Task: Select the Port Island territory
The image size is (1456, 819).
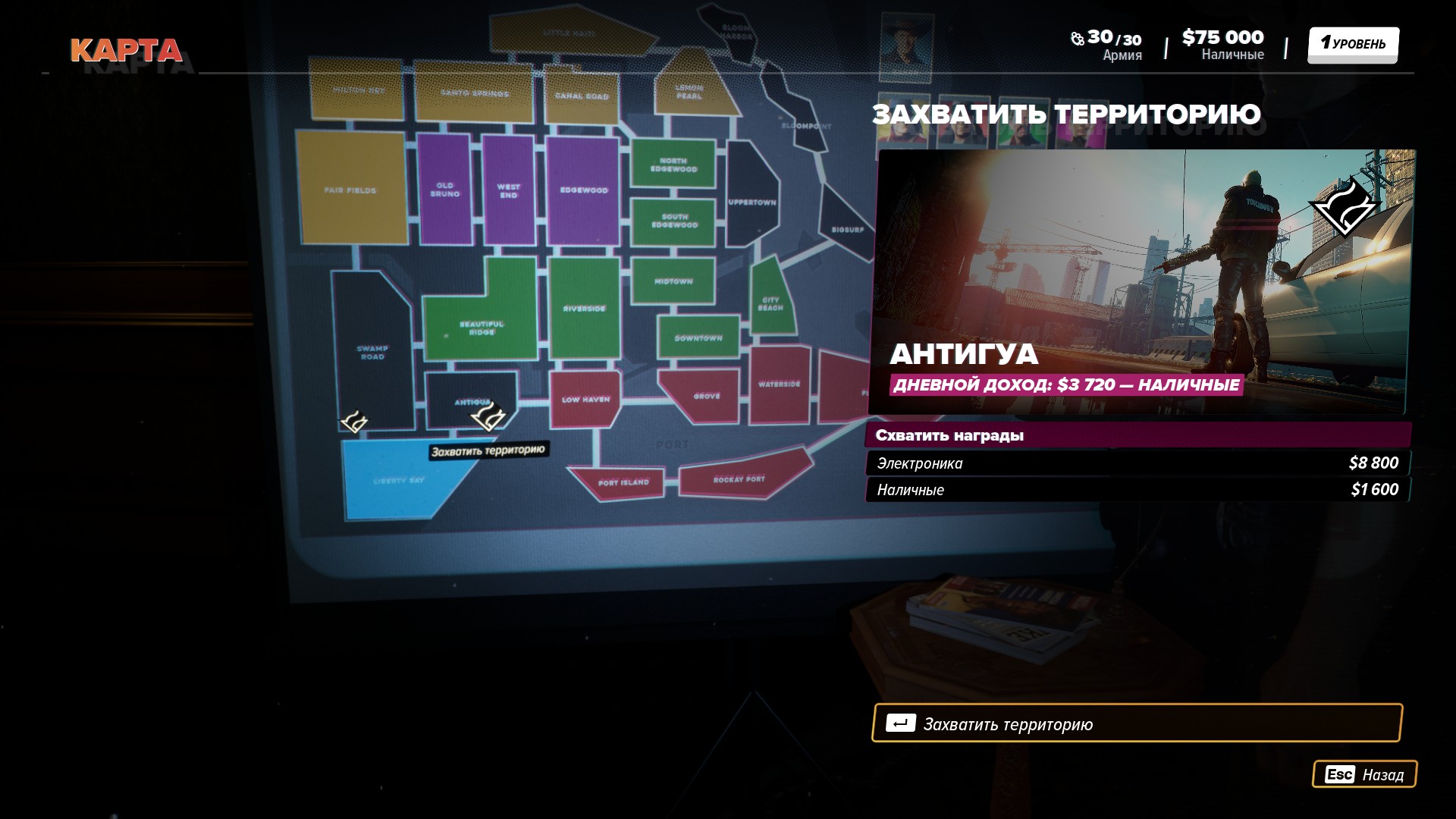Action: [623, 482]
